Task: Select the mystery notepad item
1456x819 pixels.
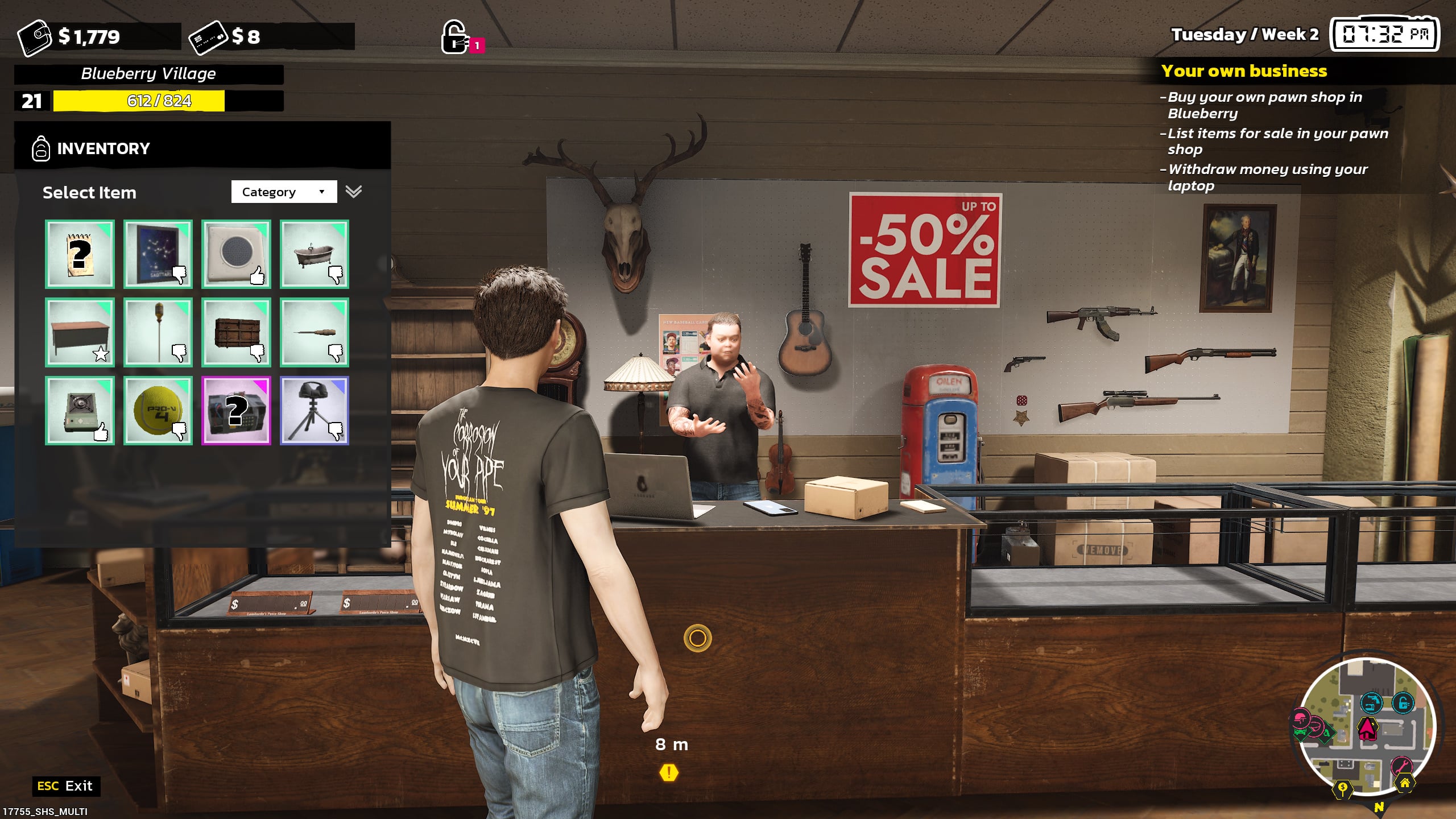Action: point(80,254)
